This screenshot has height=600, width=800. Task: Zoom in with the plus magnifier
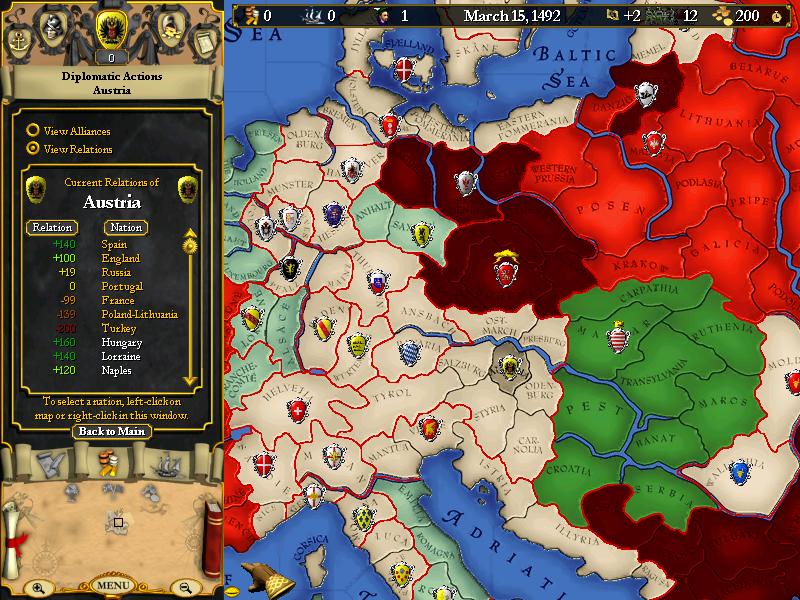pos(37,587)
